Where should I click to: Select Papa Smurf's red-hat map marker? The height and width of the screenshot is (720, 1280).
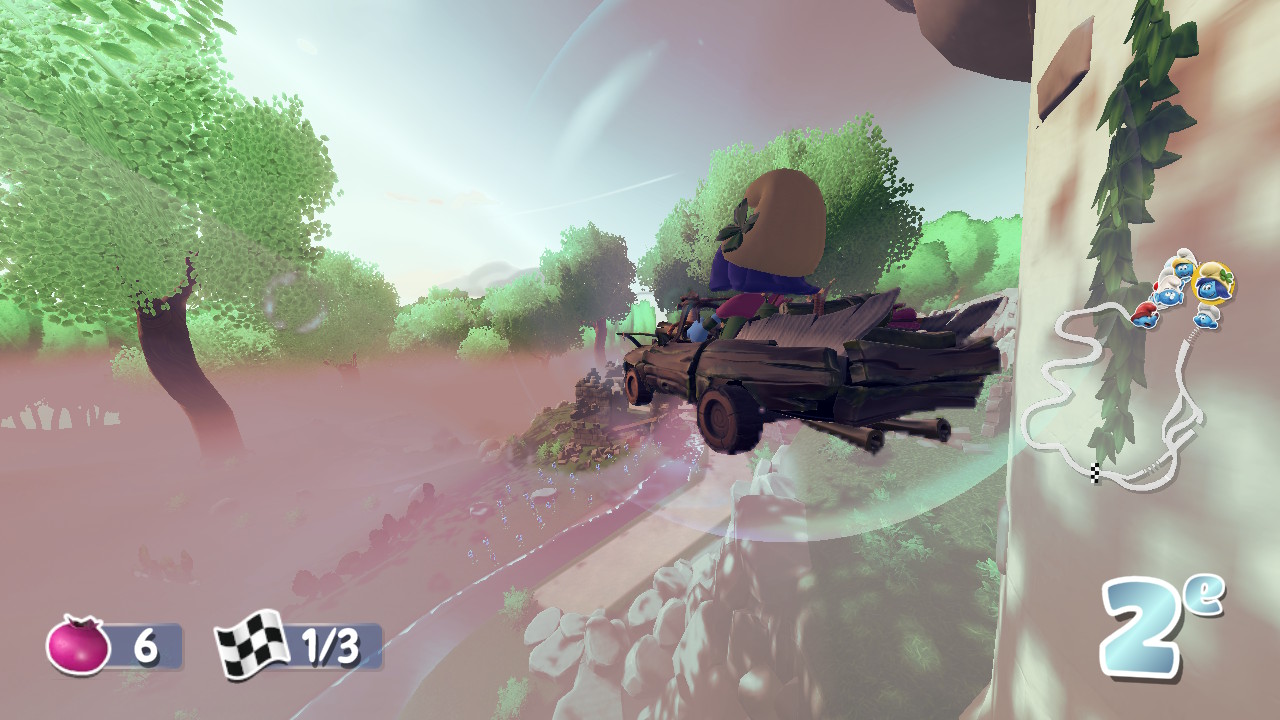pyautogui.click(x=1144, y=315)
